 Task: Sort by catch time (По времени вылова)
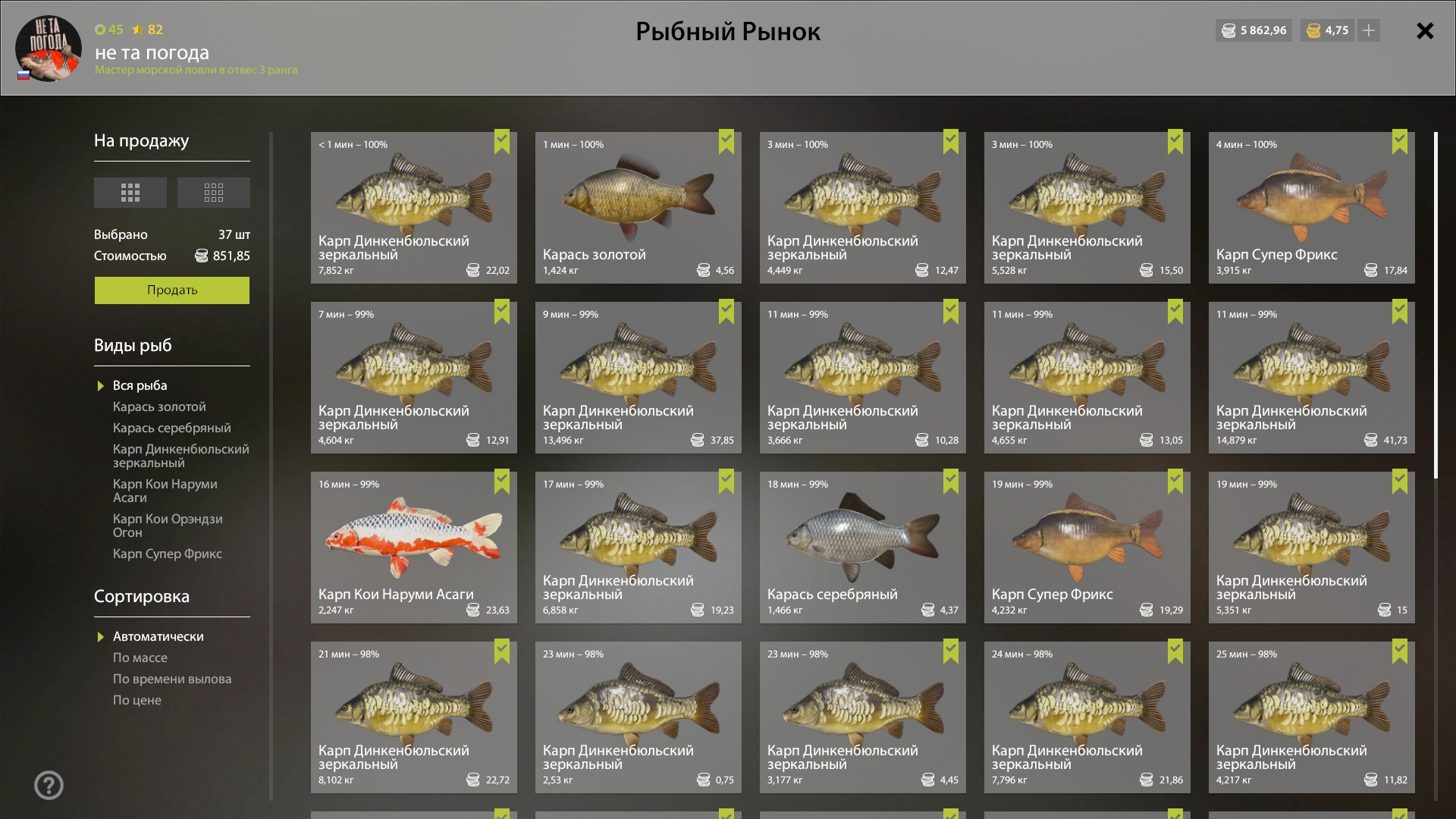pos(171,679)
